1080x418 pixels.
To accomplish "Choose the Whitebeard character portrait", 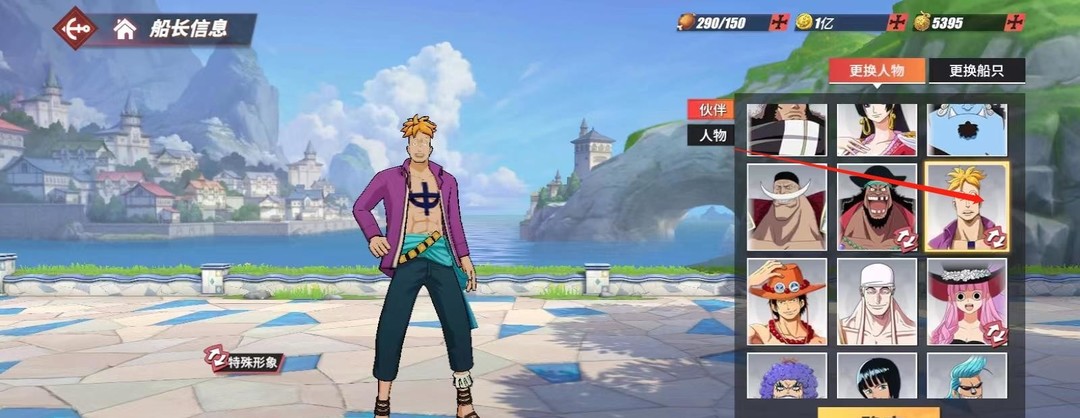I will pyautogui.click(x=786, y=207).
